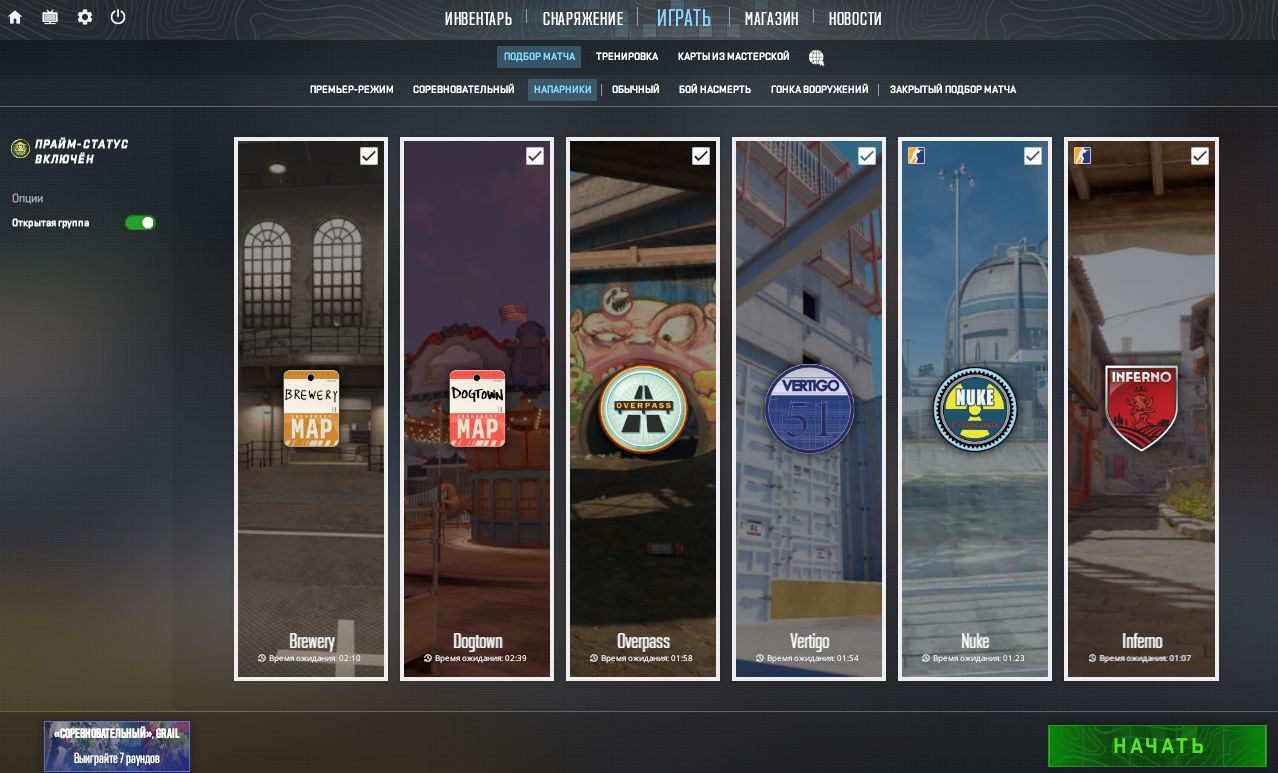The width and height of the screenshot is (1278, 773).
Task: Toggle the Открытая группа switch
Action: (x=140, y=223)
